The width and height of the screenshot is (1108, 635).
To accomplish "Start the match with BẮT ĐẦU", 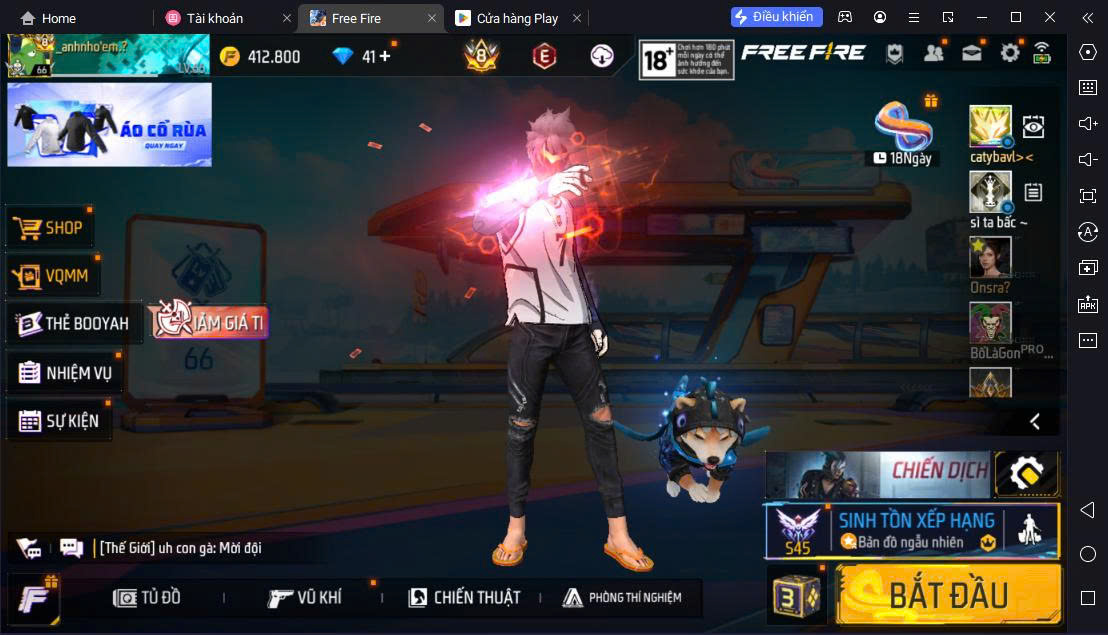I will (948, 595).
